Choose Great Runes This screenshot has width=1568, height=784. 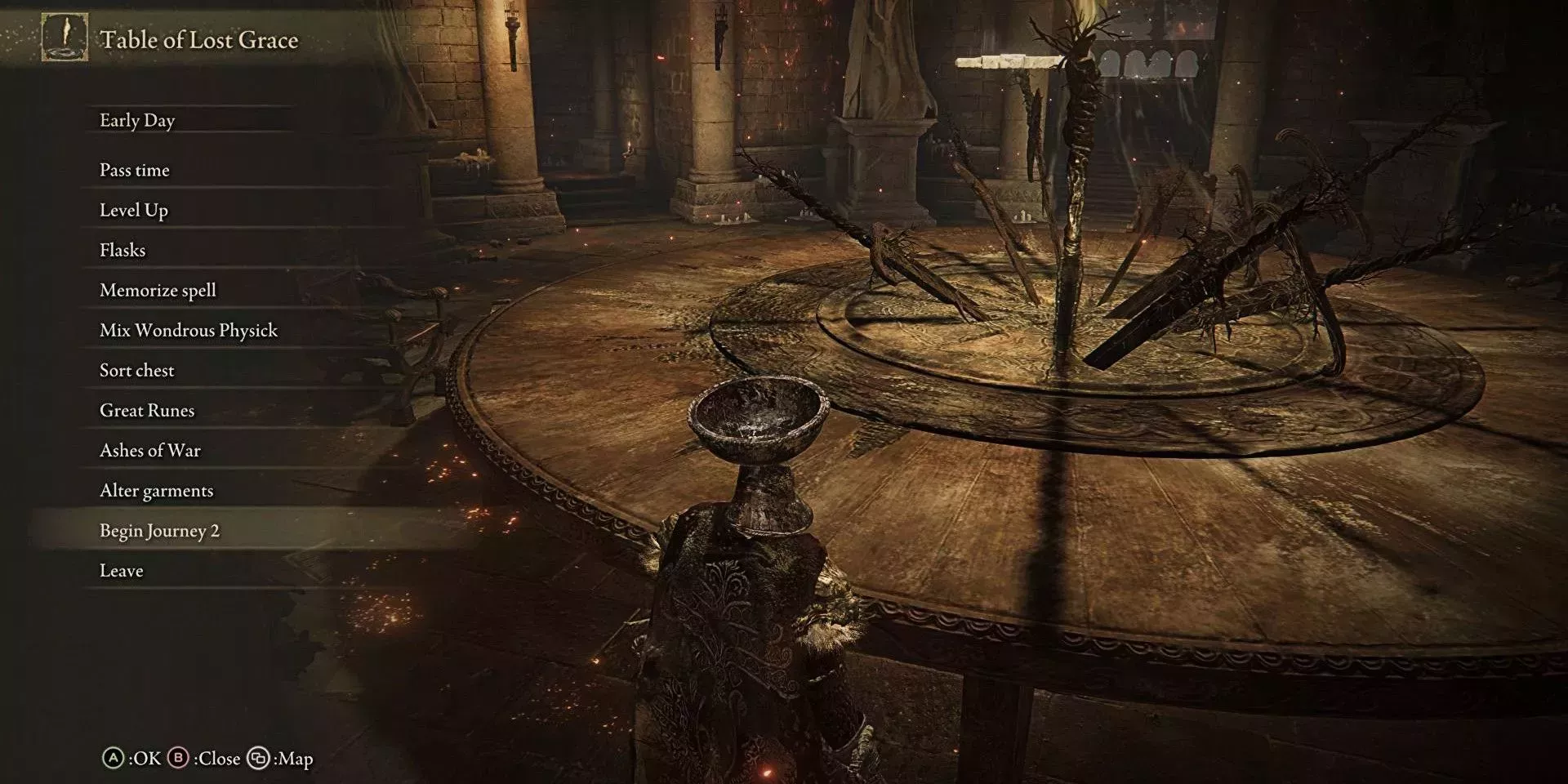(x=147, y=410)
